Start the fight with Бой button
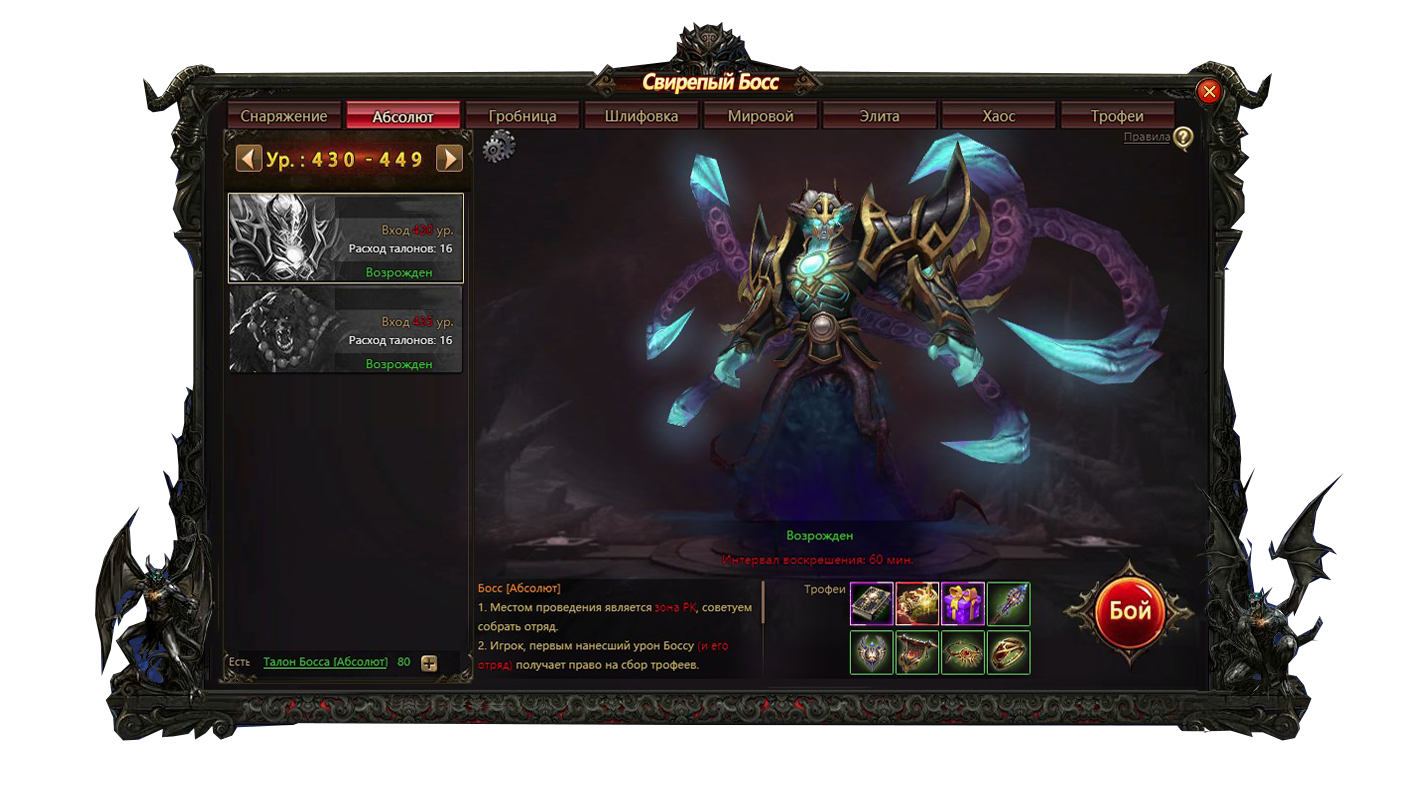The height and width of the screenshot is (807, 1409). (1129, 611)
